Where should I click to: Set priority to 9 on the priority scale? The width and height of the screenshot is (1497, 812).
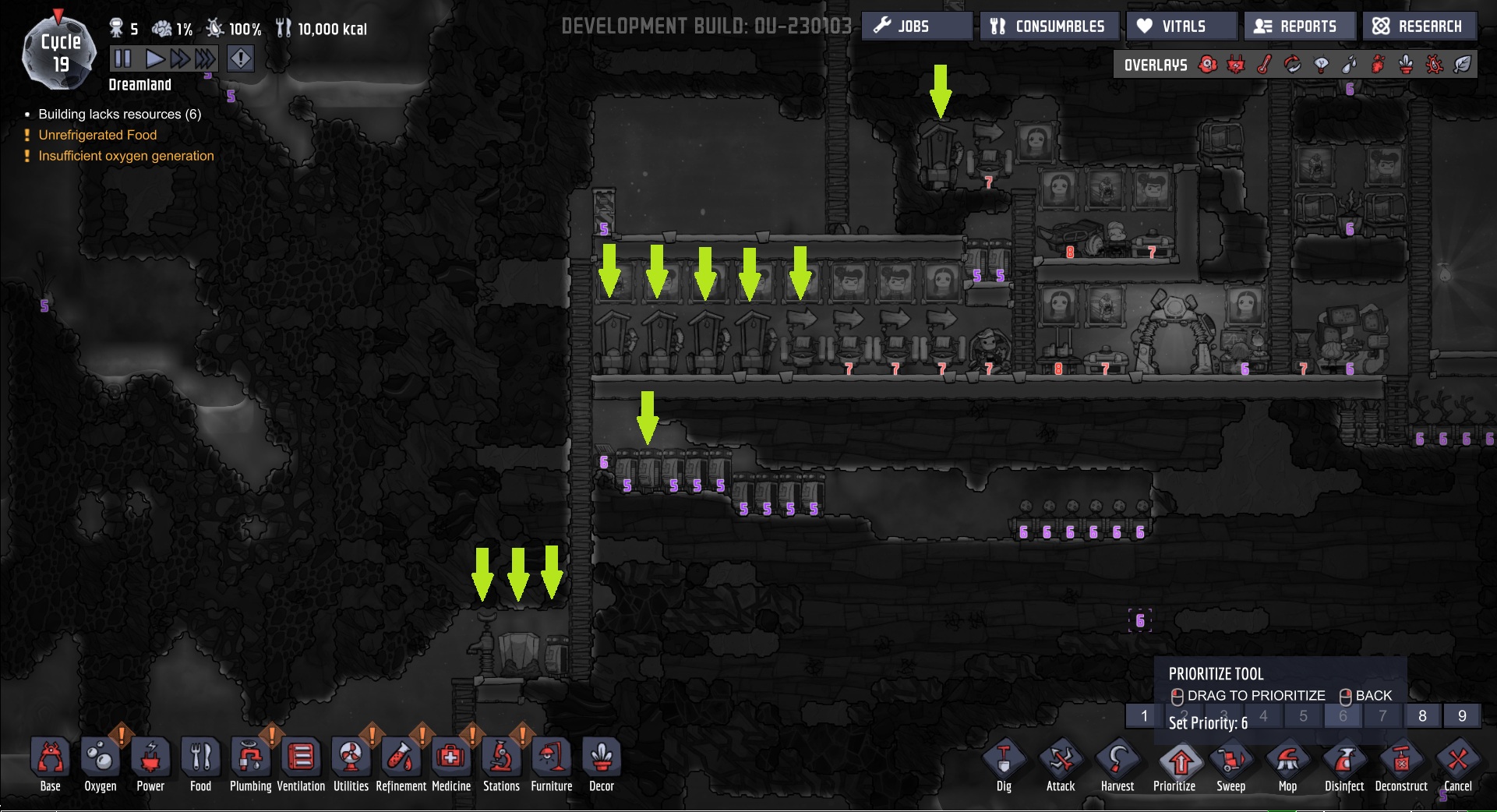[1462, 715]
